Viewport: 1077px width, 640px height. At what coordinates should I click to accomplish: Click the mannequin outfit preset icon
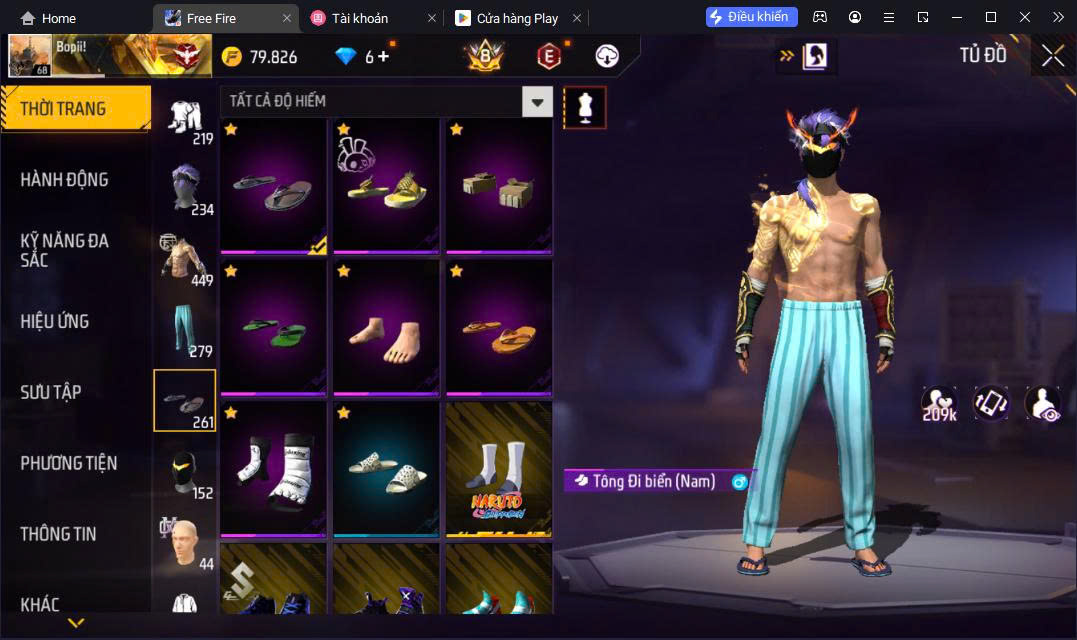[585, 108]
